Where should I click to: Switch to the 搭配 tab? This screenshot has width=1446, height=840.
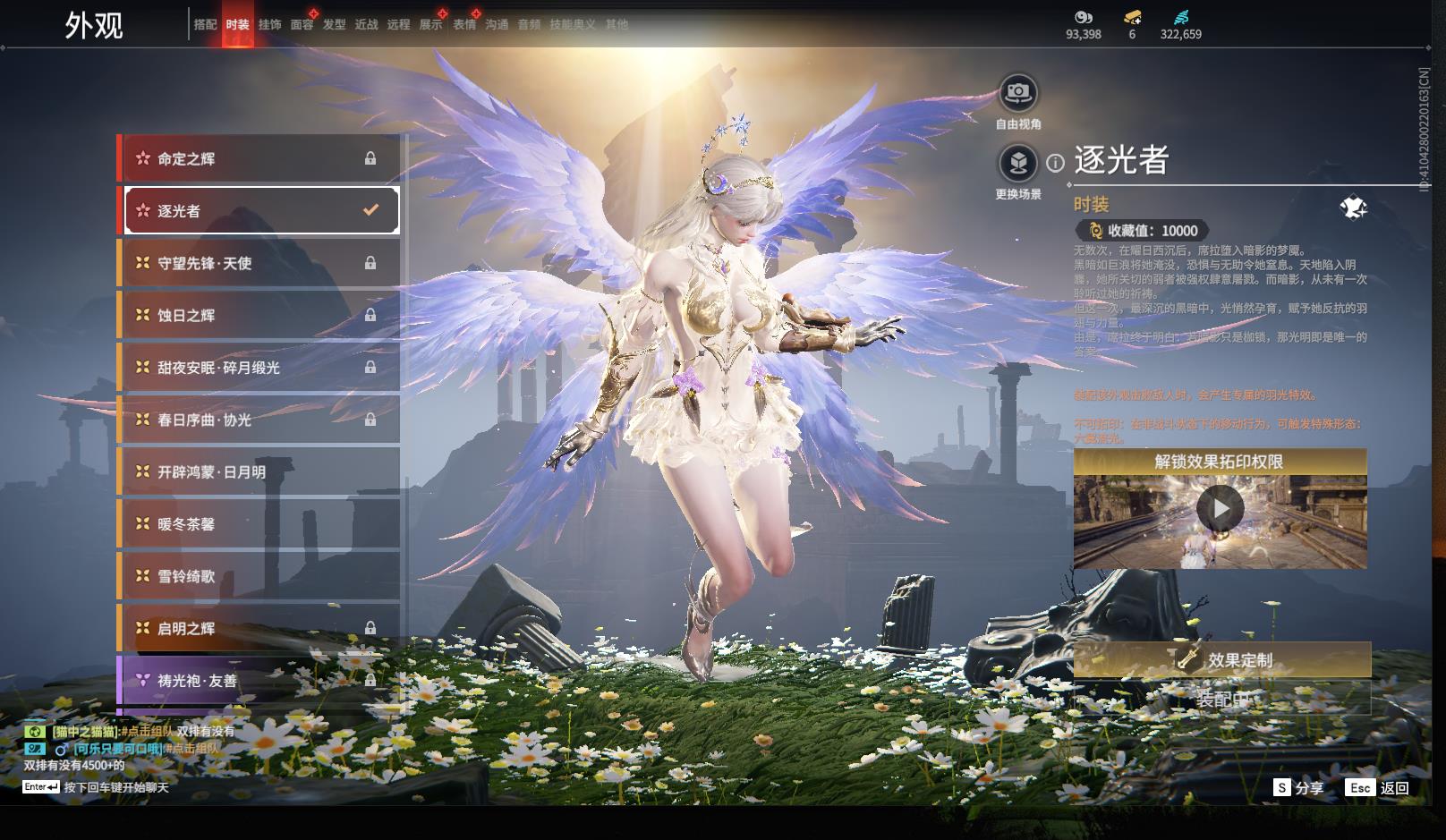(205, 25)
